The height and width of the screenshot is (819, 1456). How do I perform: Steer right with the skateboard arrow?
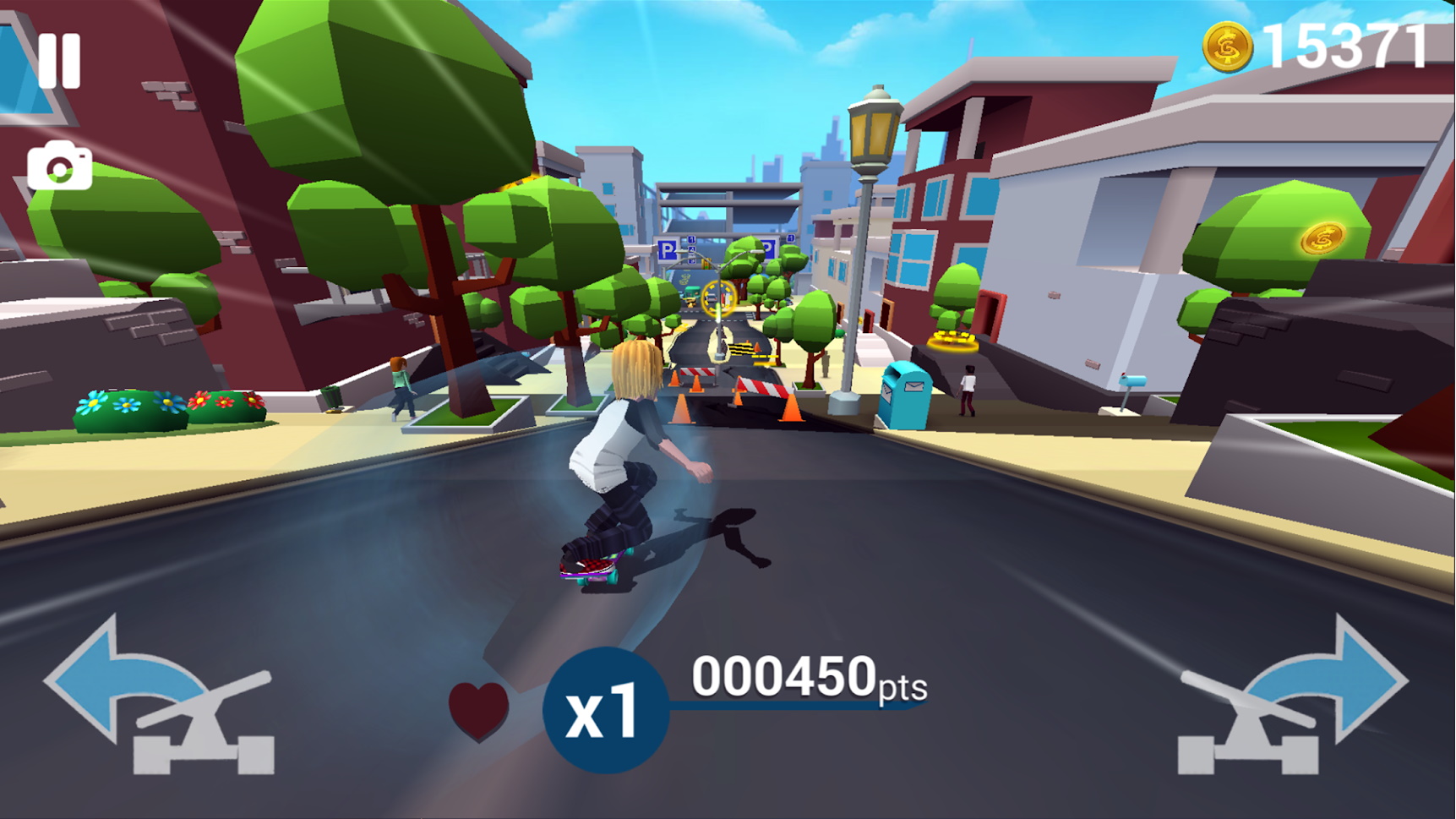point(1293,697)
